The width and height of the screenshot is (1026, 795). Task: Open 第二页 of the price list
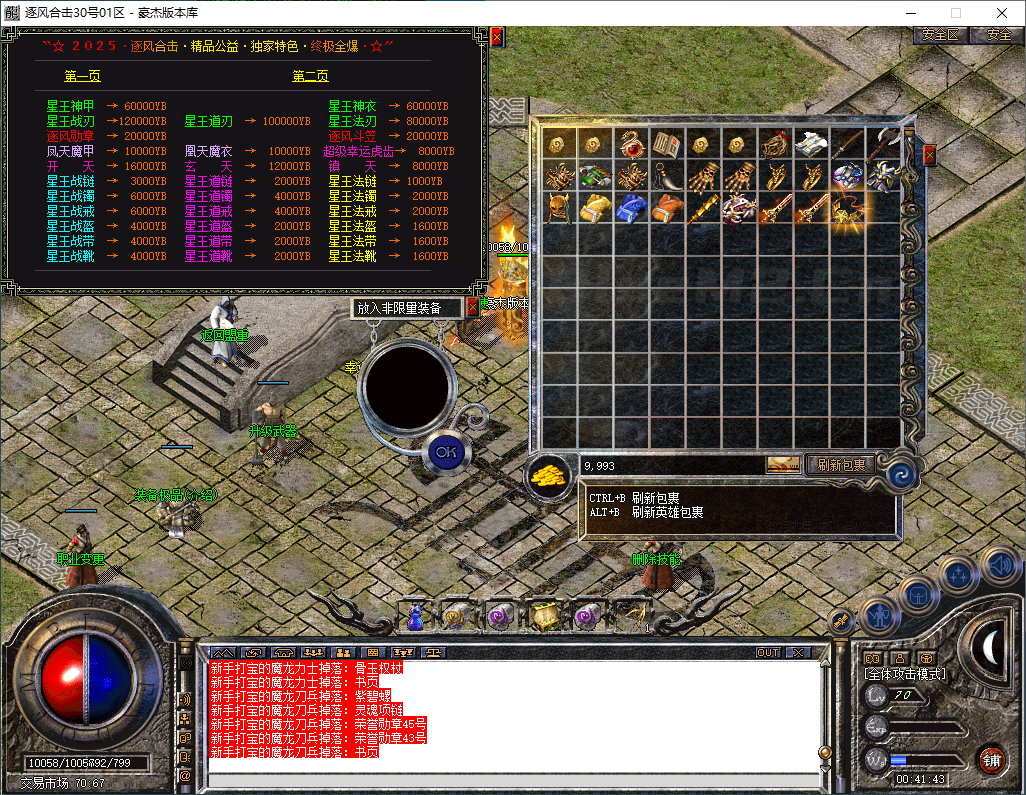coord(310,76)
